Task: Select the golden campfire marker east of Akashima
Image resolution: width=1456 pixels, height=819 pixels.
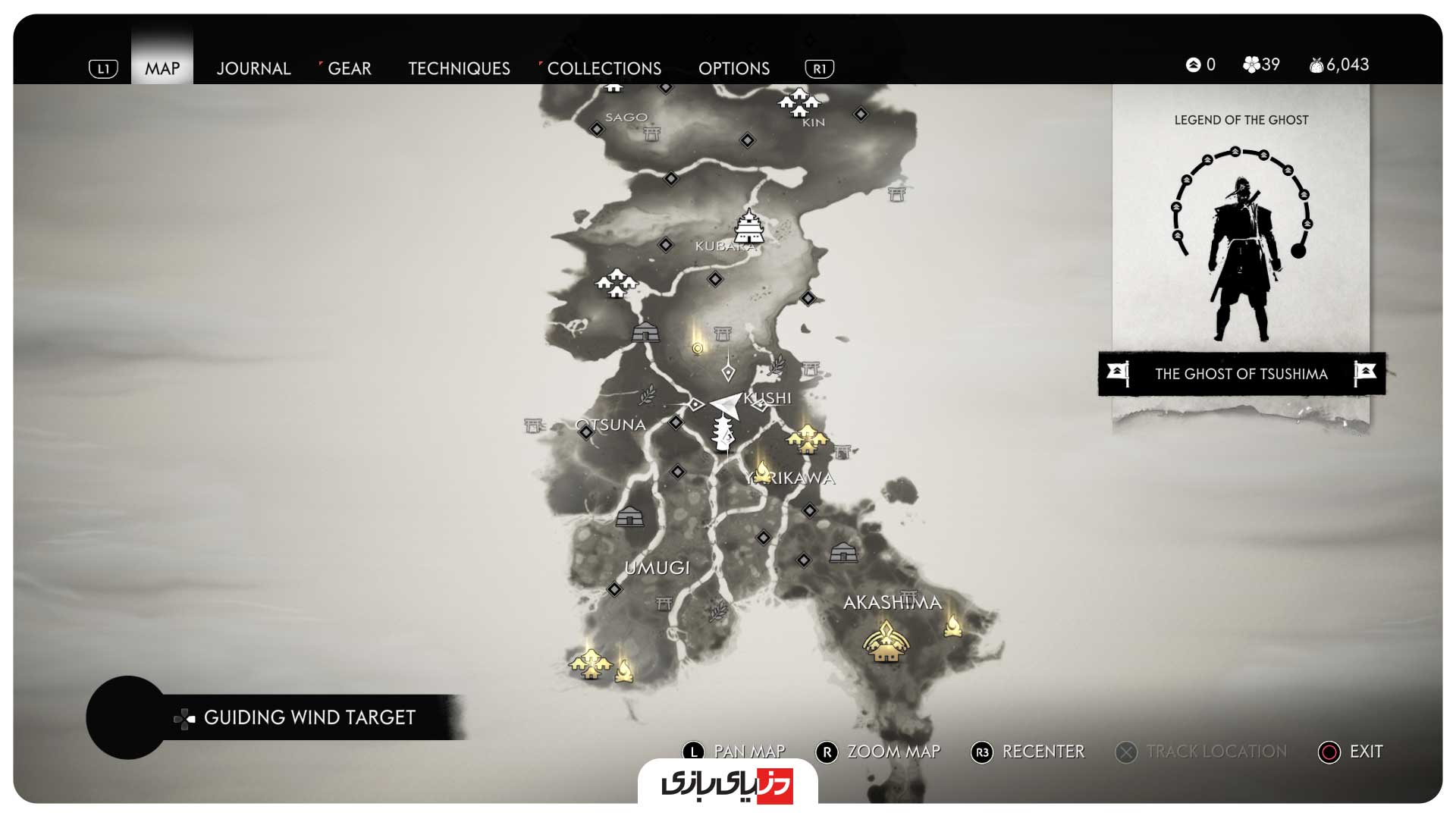Action: (952, 626)
